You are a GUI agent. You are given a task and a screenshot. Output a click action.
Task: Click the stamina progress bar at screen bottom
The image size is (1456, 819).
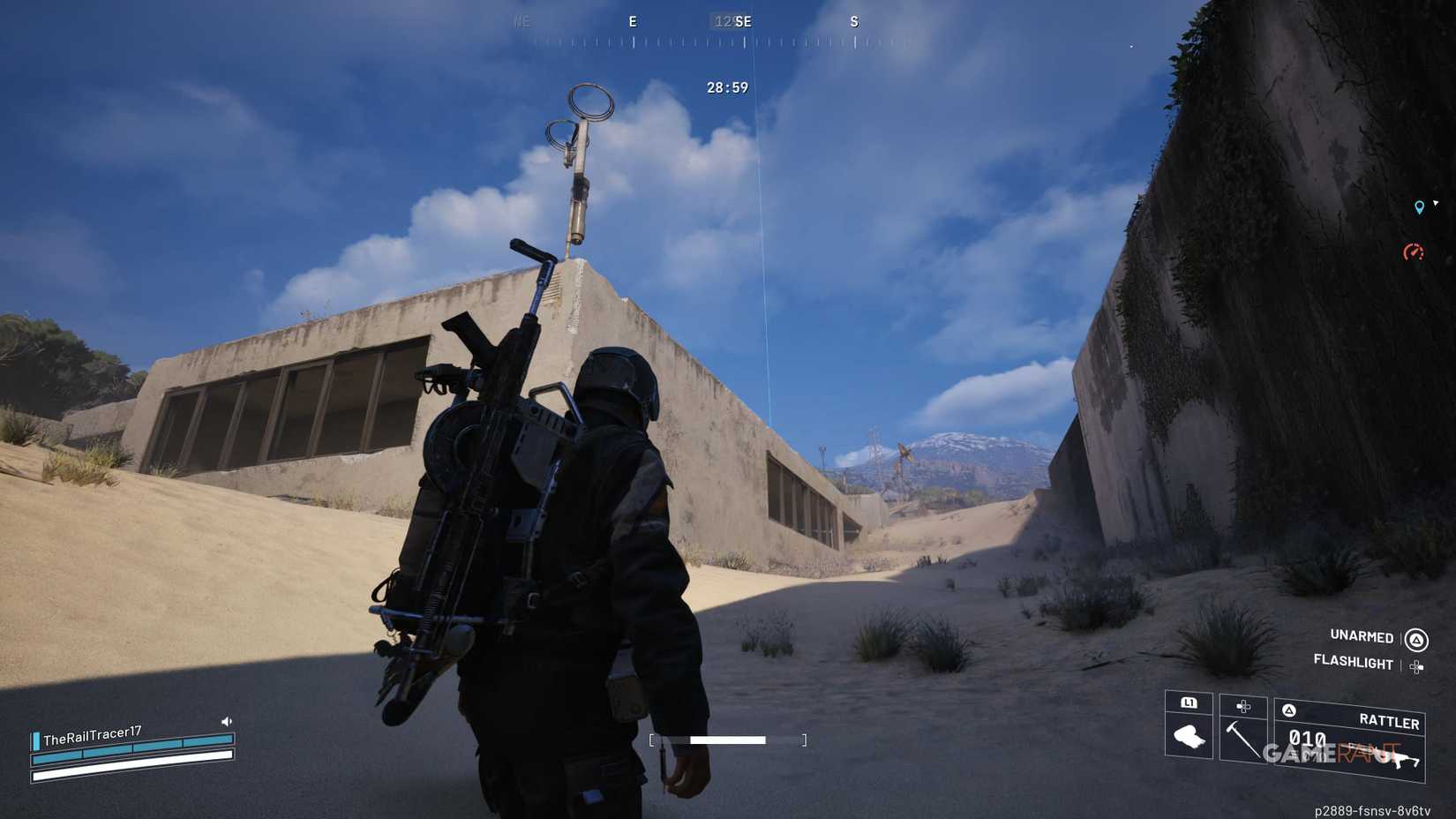click(x=727, y=740)
